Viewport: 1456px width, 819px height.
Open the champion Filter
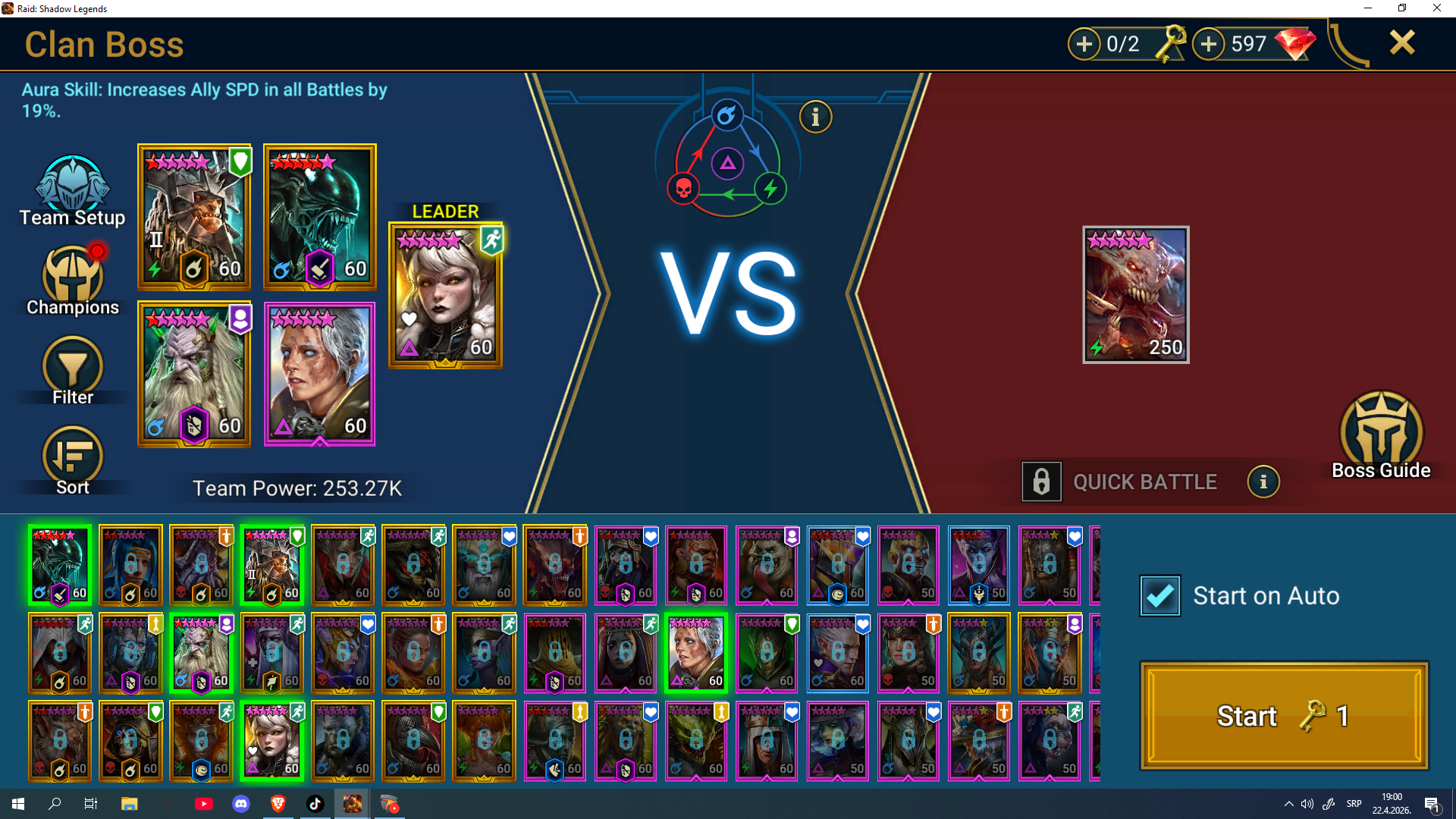pos(73,371)
